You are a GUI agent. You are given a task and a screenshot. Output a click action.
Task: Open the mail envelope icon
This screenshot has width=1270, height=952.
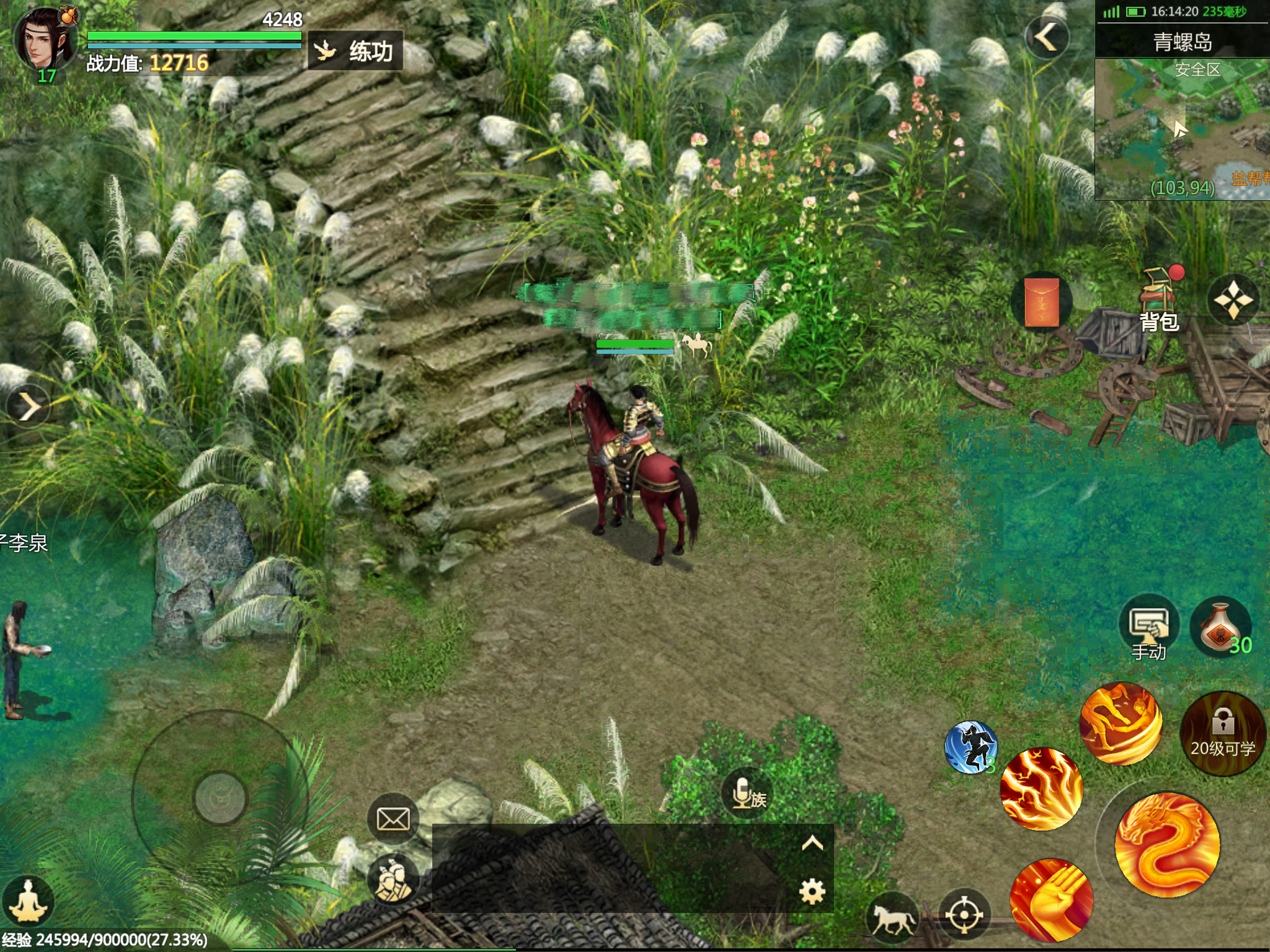[x=393, y=819]
